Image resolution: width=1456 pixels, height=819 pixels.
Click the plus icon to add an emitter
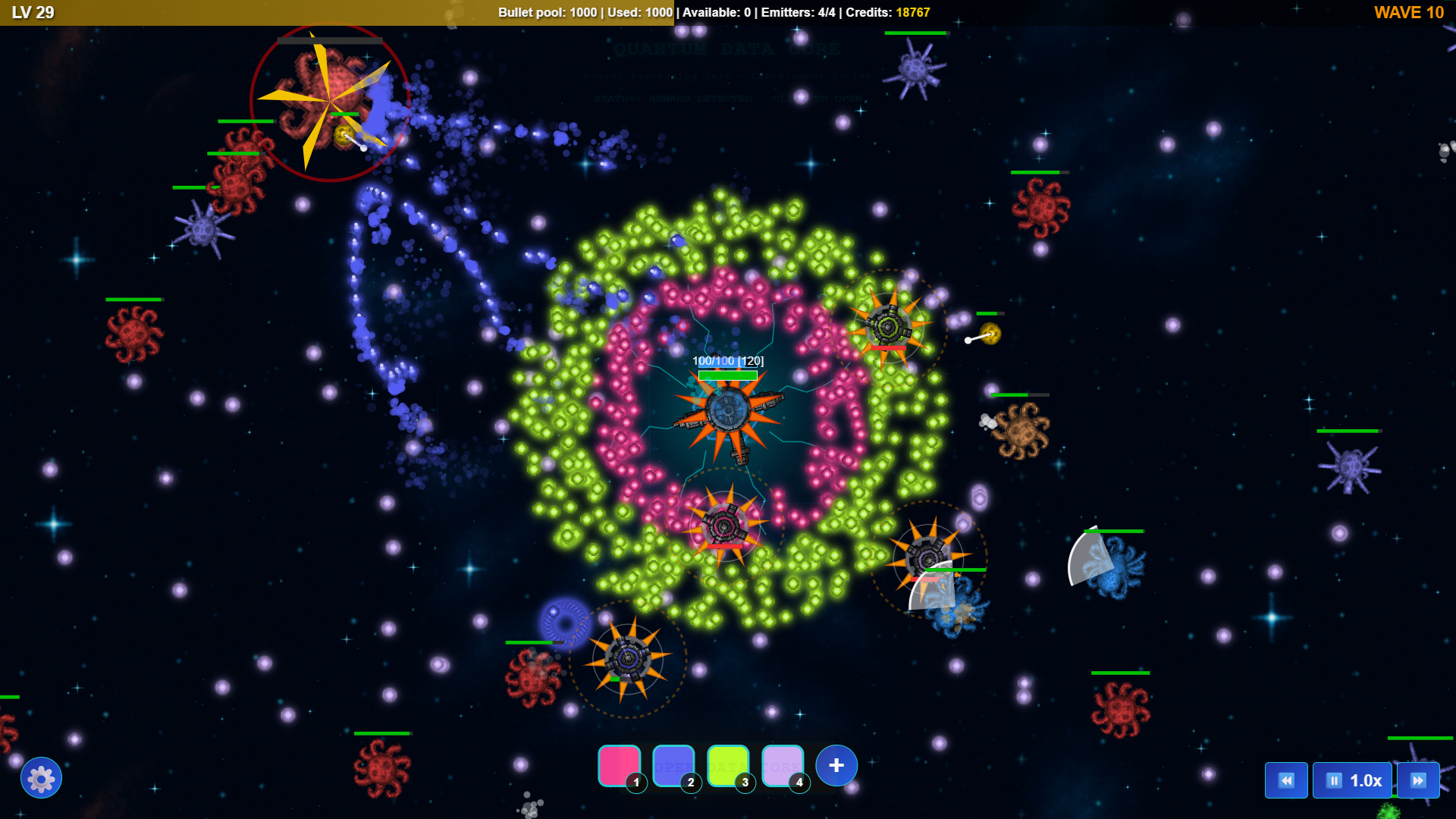click(x=835, y=765)
